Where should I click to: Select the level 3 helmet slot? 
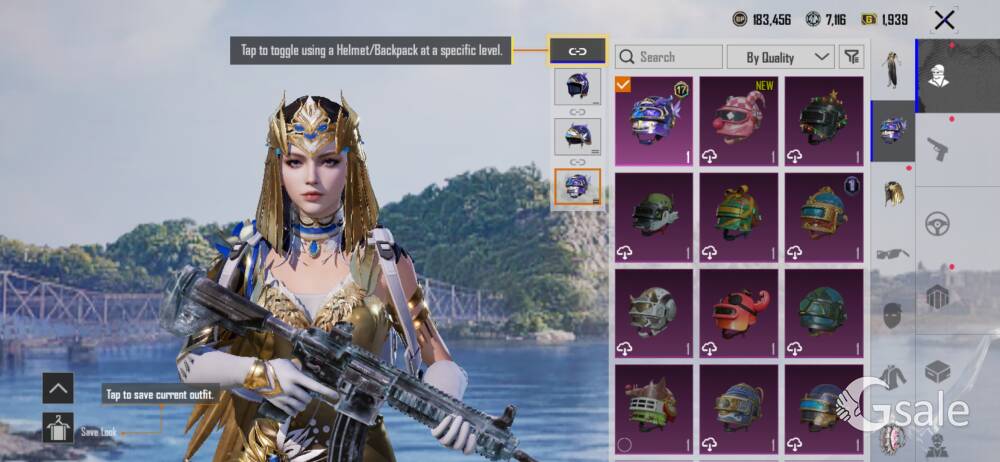coord(577,187)
